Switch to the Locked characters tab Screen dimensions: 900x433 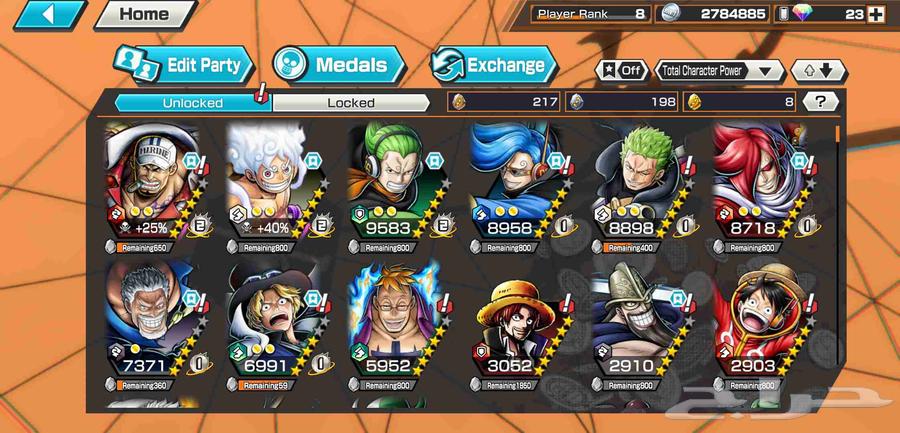[x=350, y=102]
